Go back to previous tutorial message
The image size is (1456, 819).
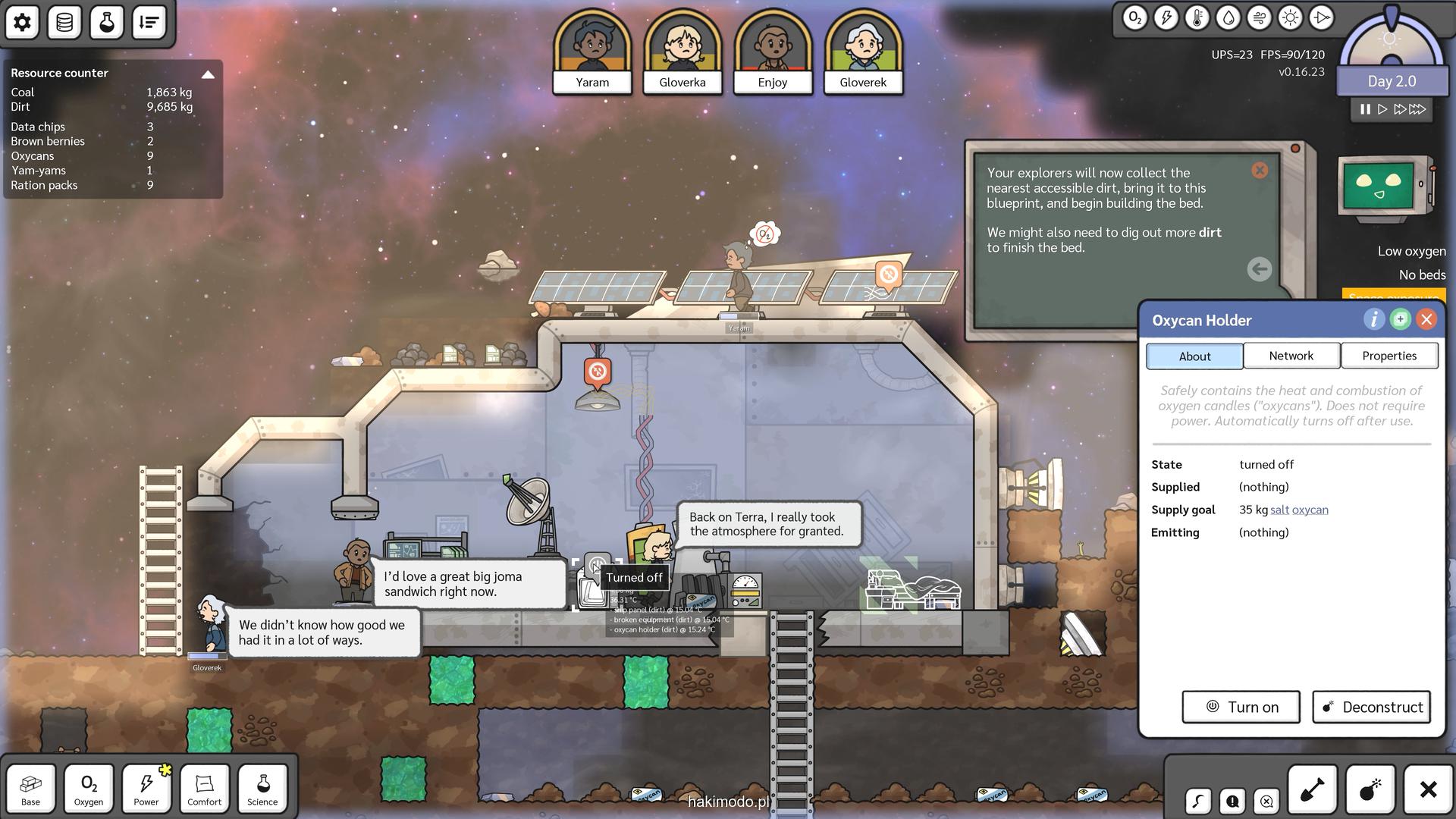click(1259, 268)
